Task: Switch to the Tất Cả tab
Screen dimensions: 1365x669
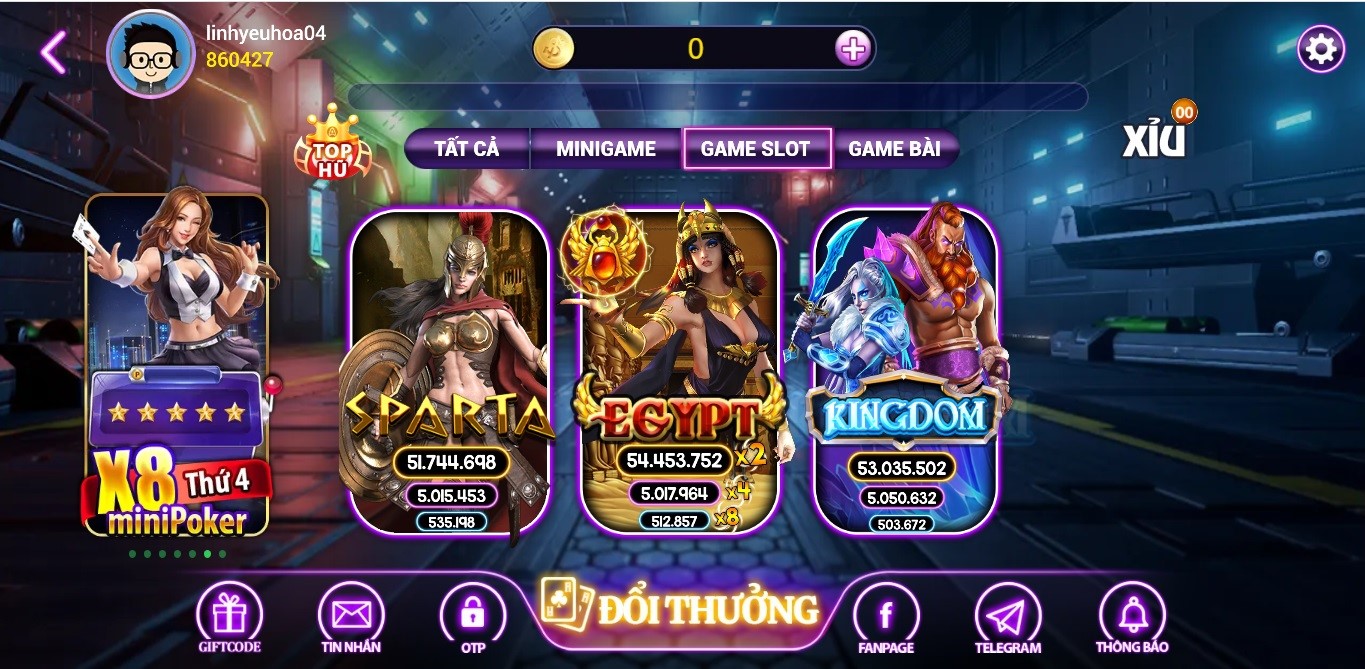Action: [466, 149]
